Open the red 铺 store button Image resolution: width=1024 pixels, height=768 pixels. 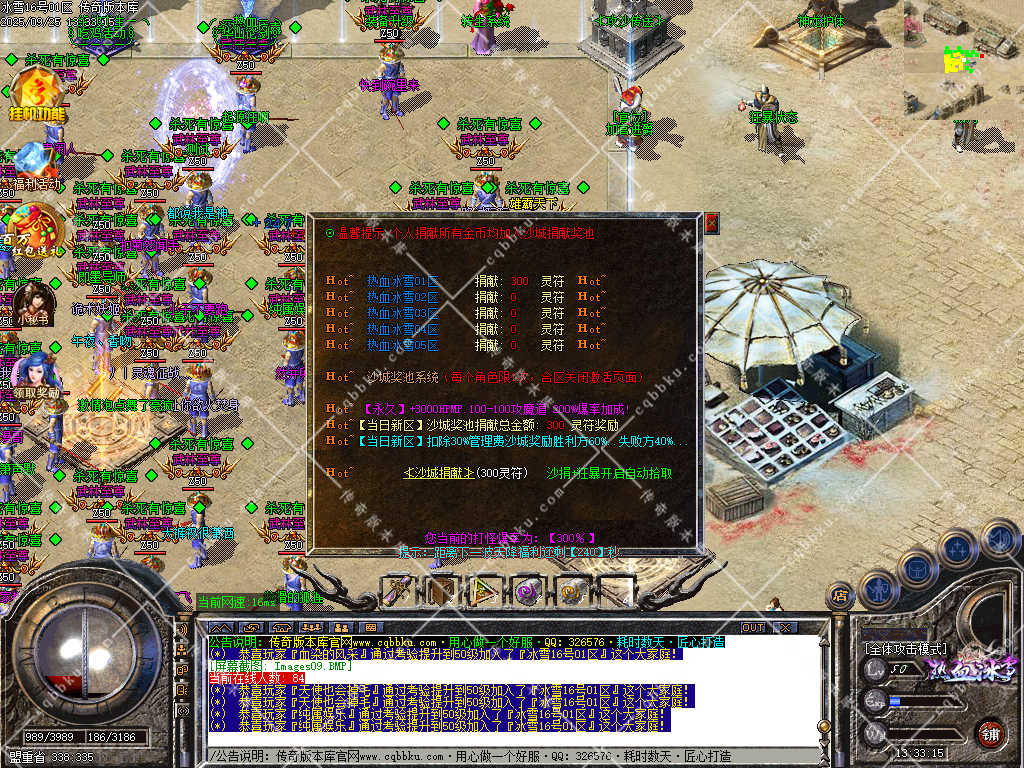coord(990,733)
